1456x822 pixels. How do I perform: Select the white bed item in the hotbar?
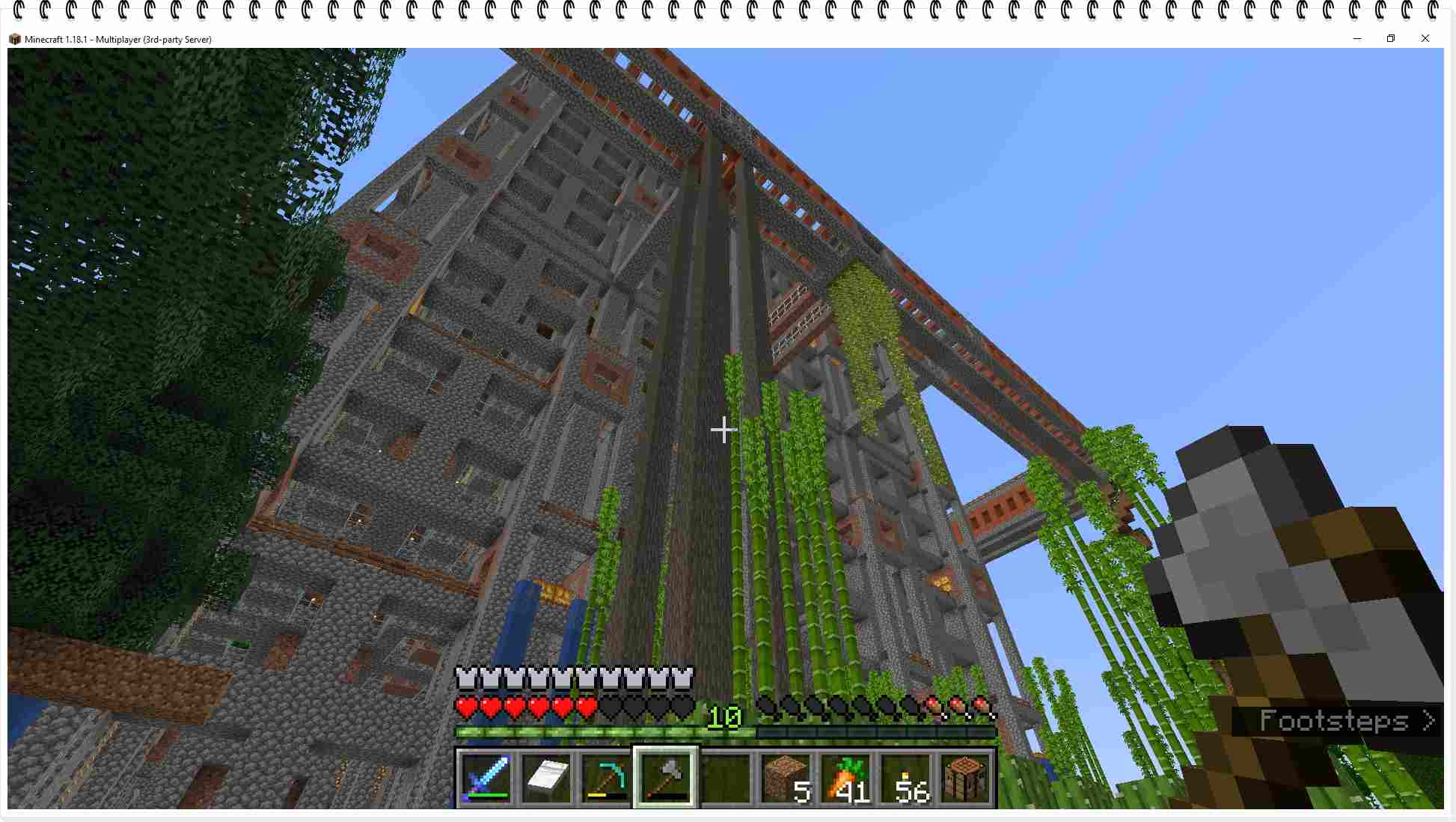(x=546, y=777)
